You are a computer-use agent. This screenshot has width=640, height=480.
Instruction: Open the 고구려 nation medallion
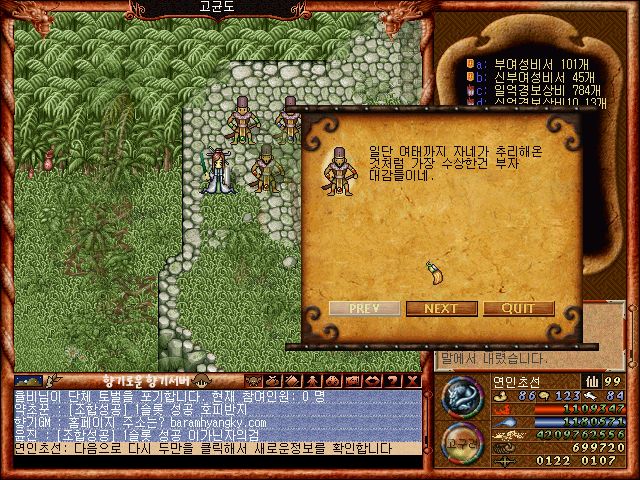(462, 444)
